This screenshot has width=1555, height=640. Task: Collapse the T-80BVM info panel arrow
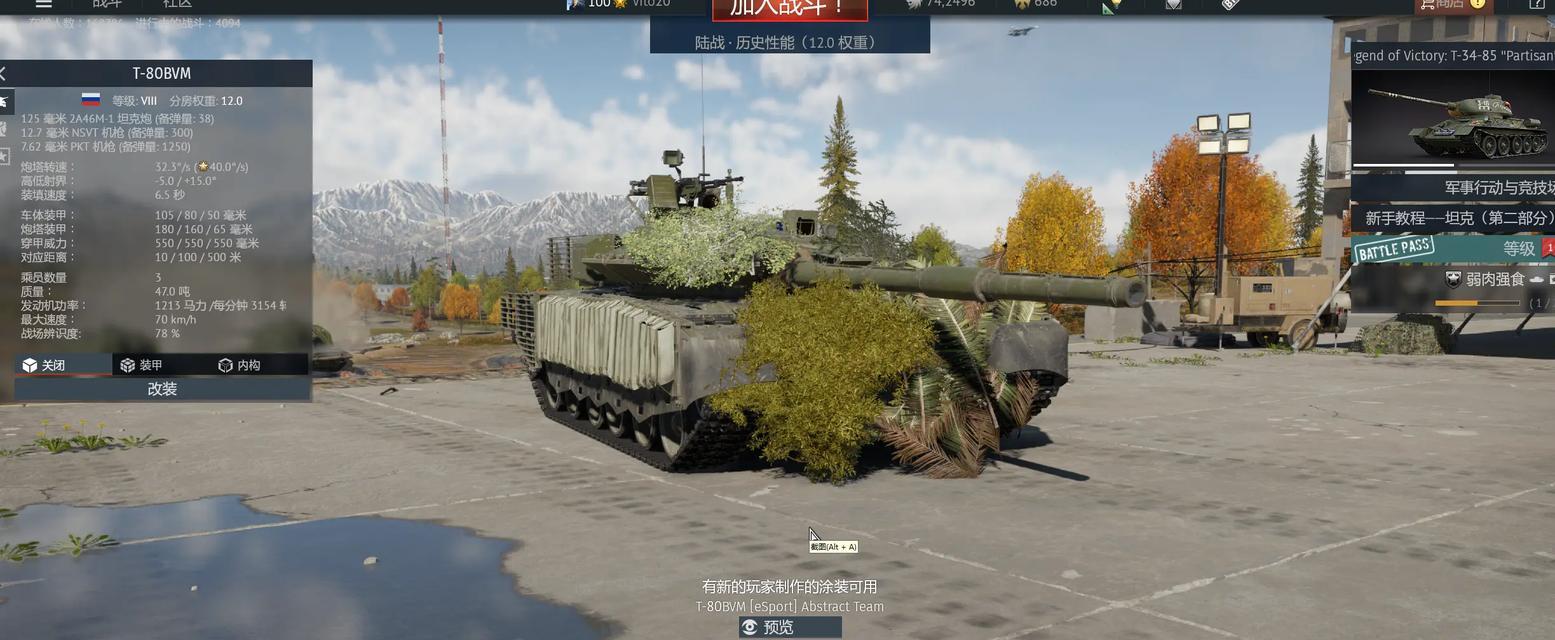(4, 73)
